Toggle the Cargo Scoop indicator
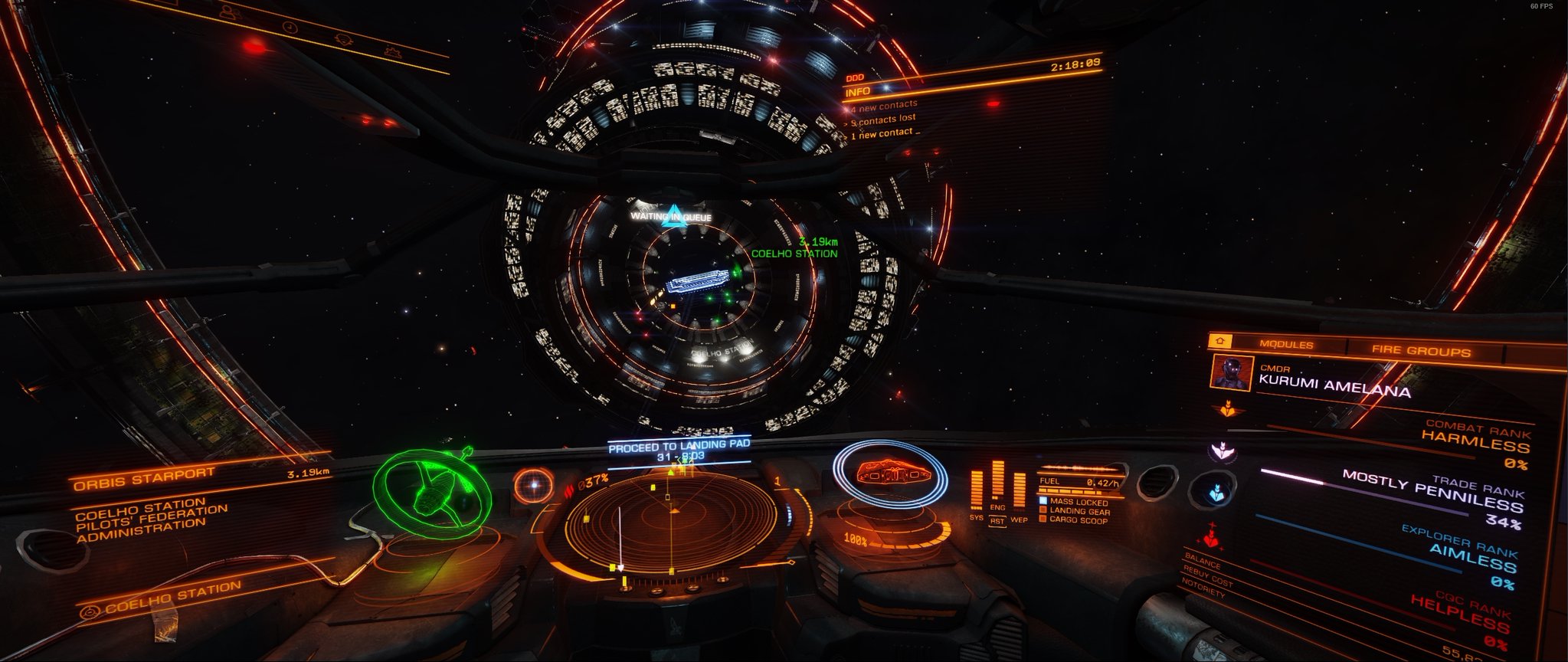 click(1078, 520)
